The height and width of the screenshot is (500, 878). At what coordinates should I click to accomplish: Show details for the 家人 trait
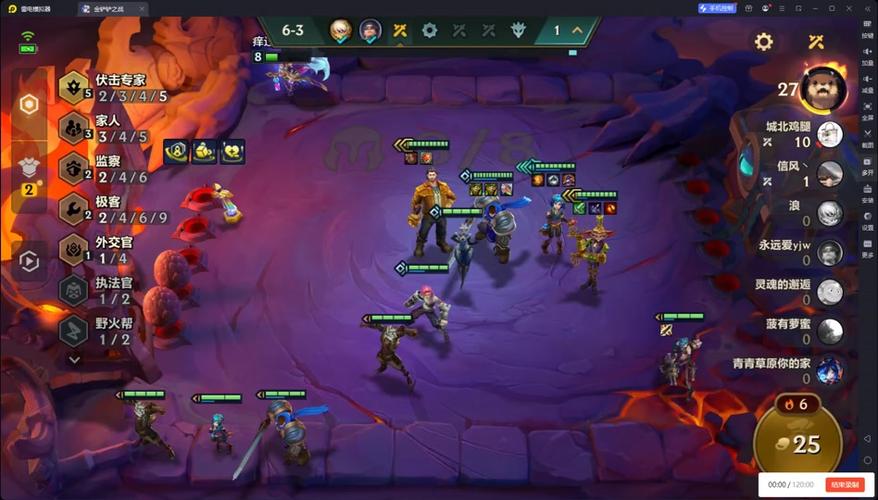tap(110, 128)
